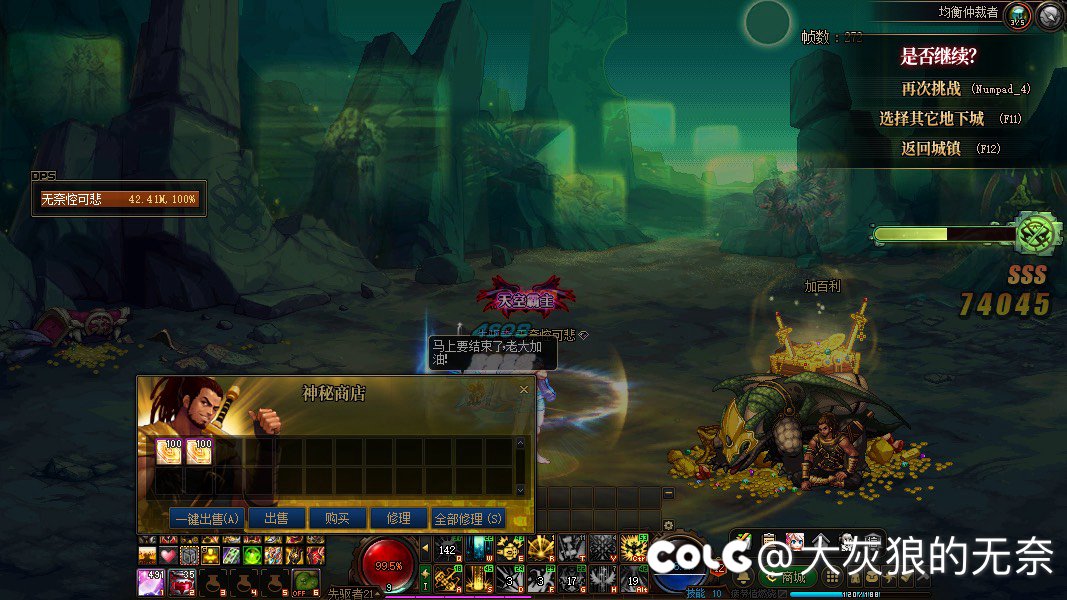The width and height of the screenshot is (1067, 600).
Task: Click the 一键出售(A) button
Action: (x=207, y=519)
